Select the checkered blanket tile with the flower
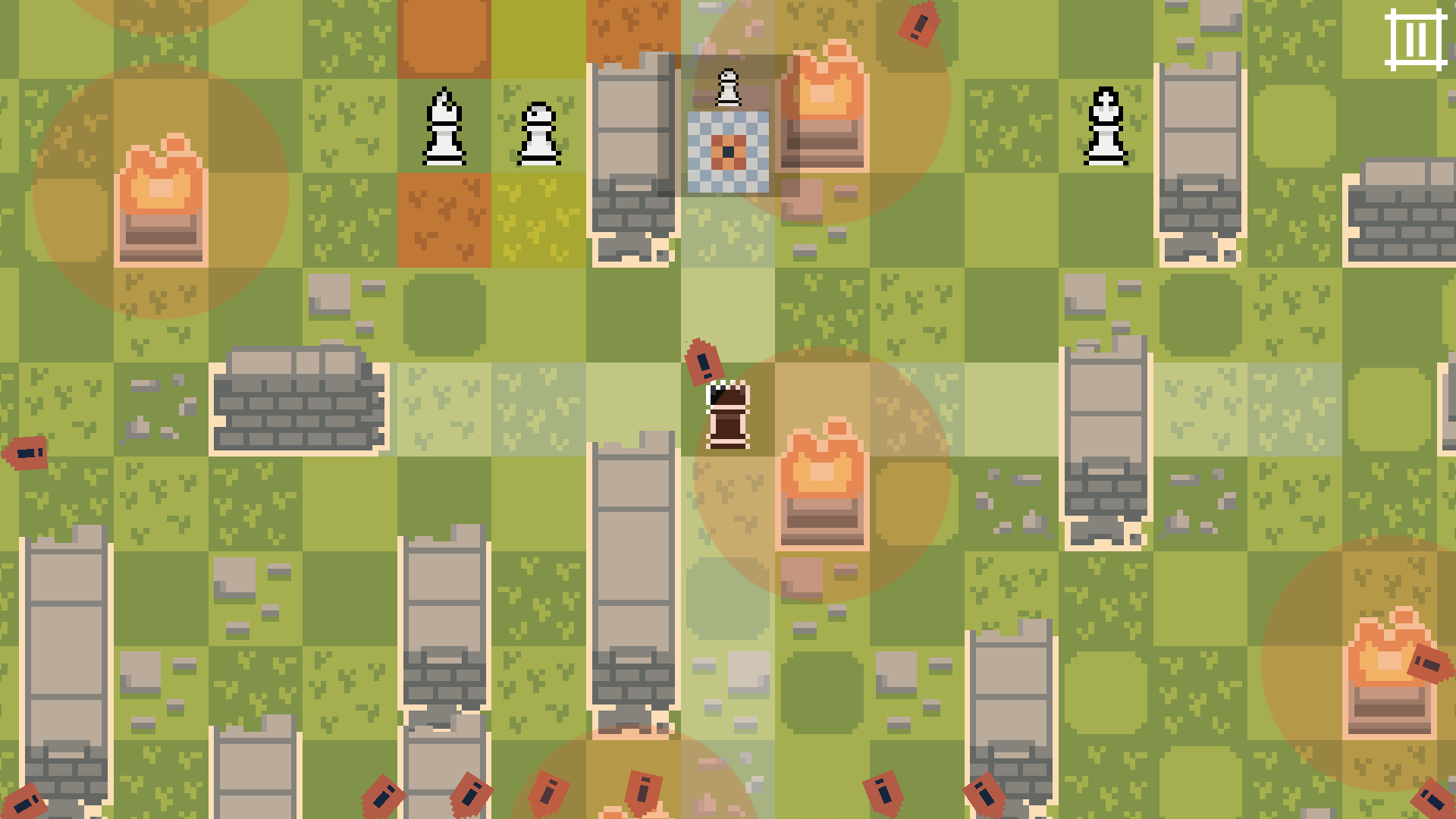Image resolution: width=1456 pixels, height=819 pixels. pos(726,150)
